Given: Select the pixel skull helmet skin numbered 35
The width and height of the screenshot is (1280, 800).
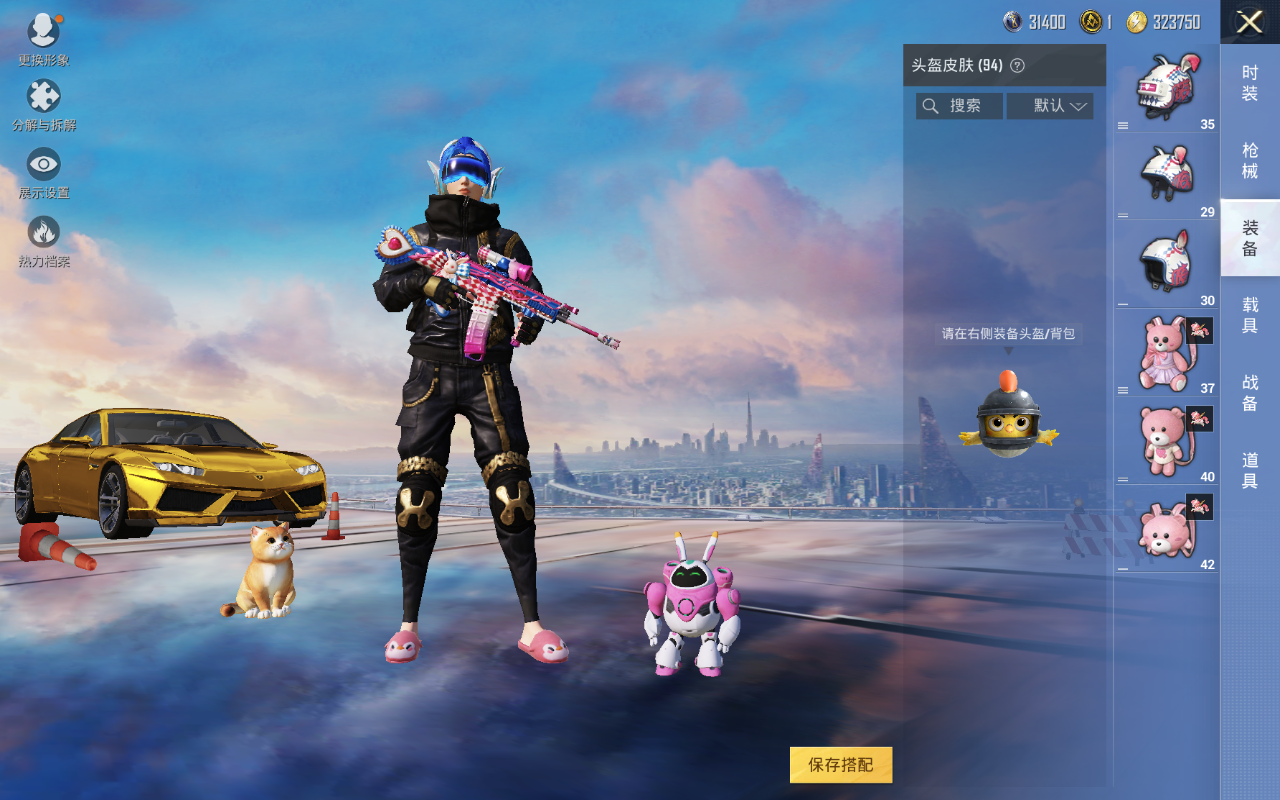Looking at the screenshot, I should click(x=1165, y=88).
